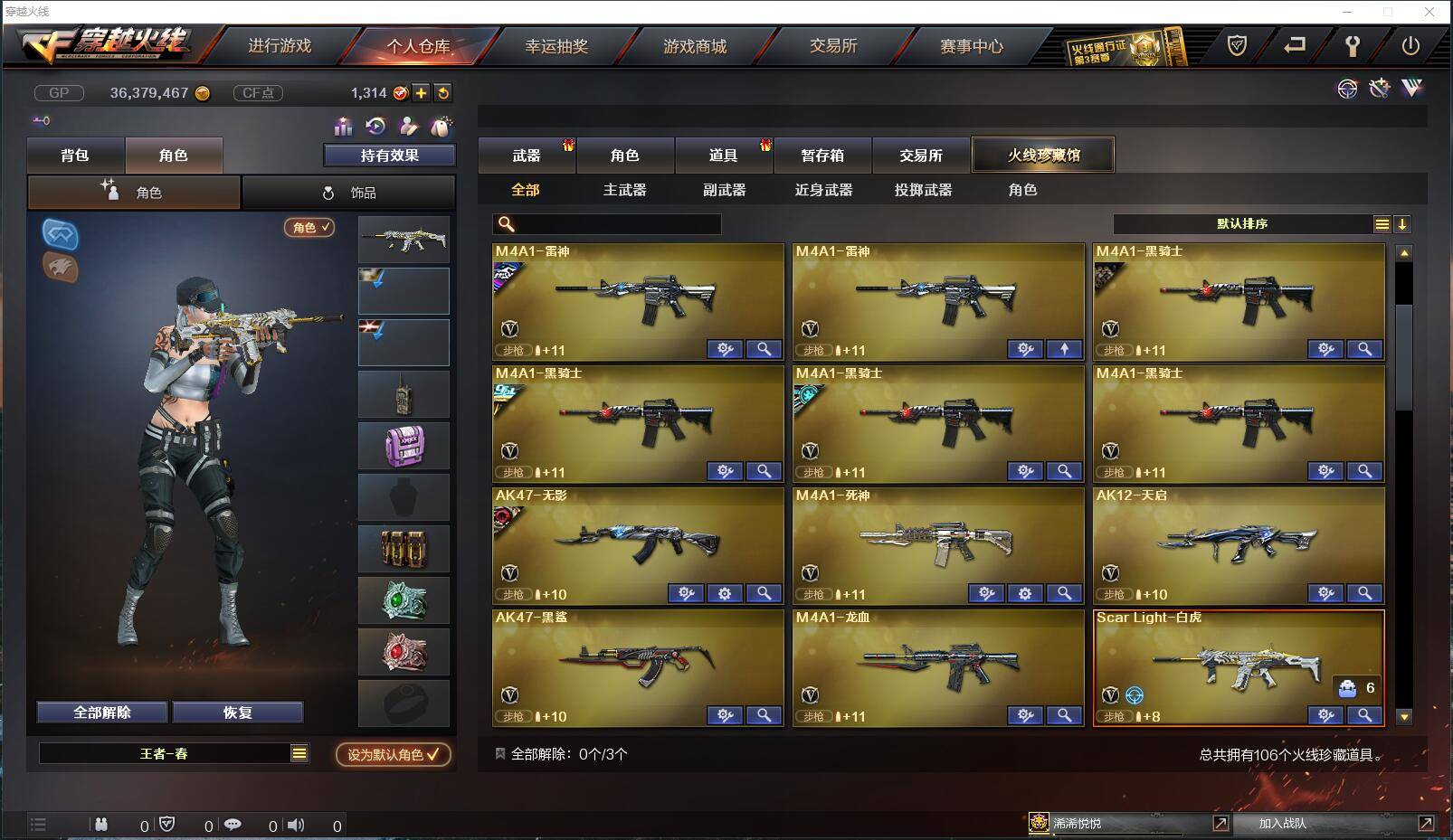Toggle 持有效果 option

tap(389, 155)
